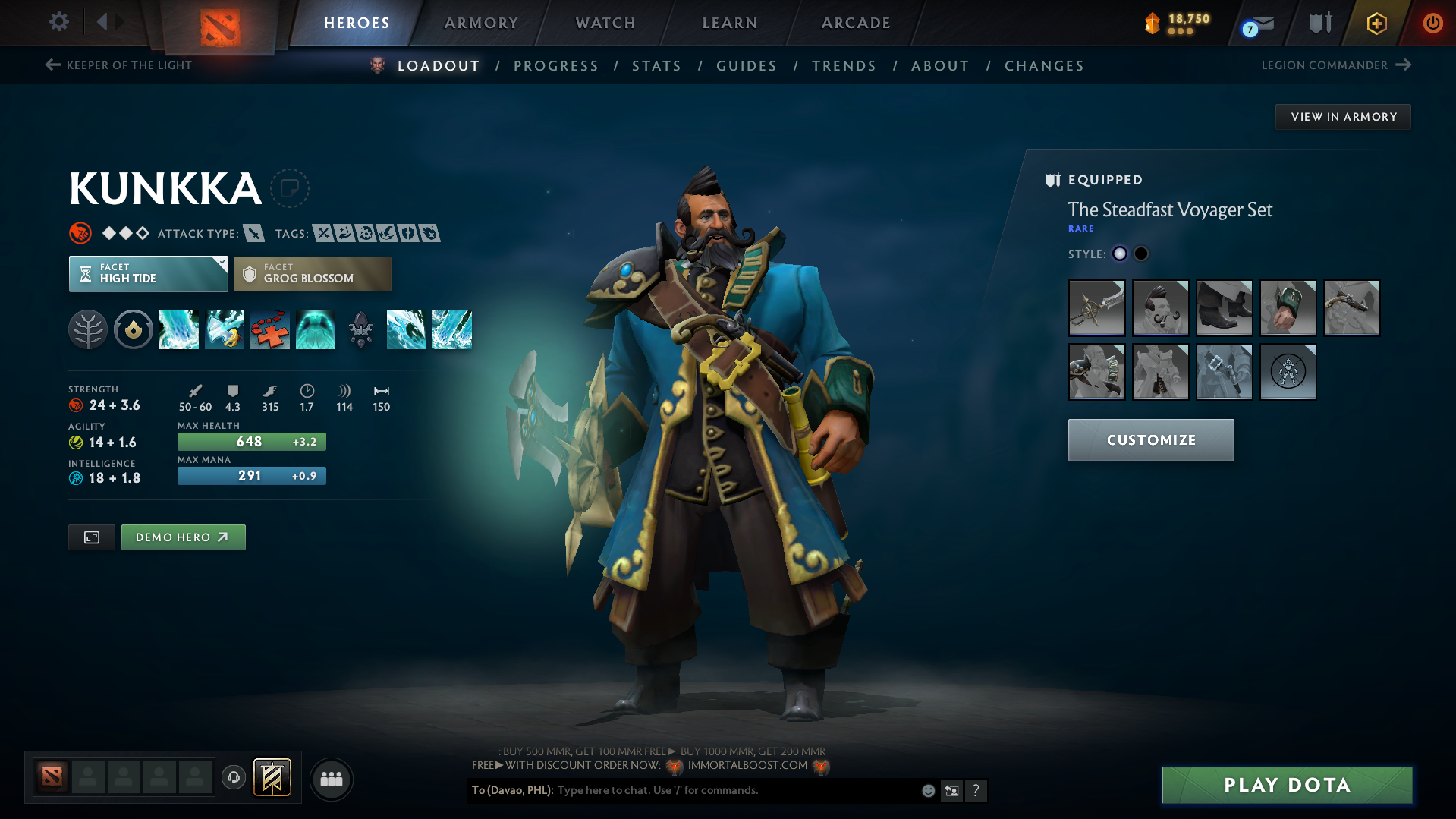Open the settings gear icon
Screen dimensions: 1456x819
pyautogui.click(x=58, y=22)
